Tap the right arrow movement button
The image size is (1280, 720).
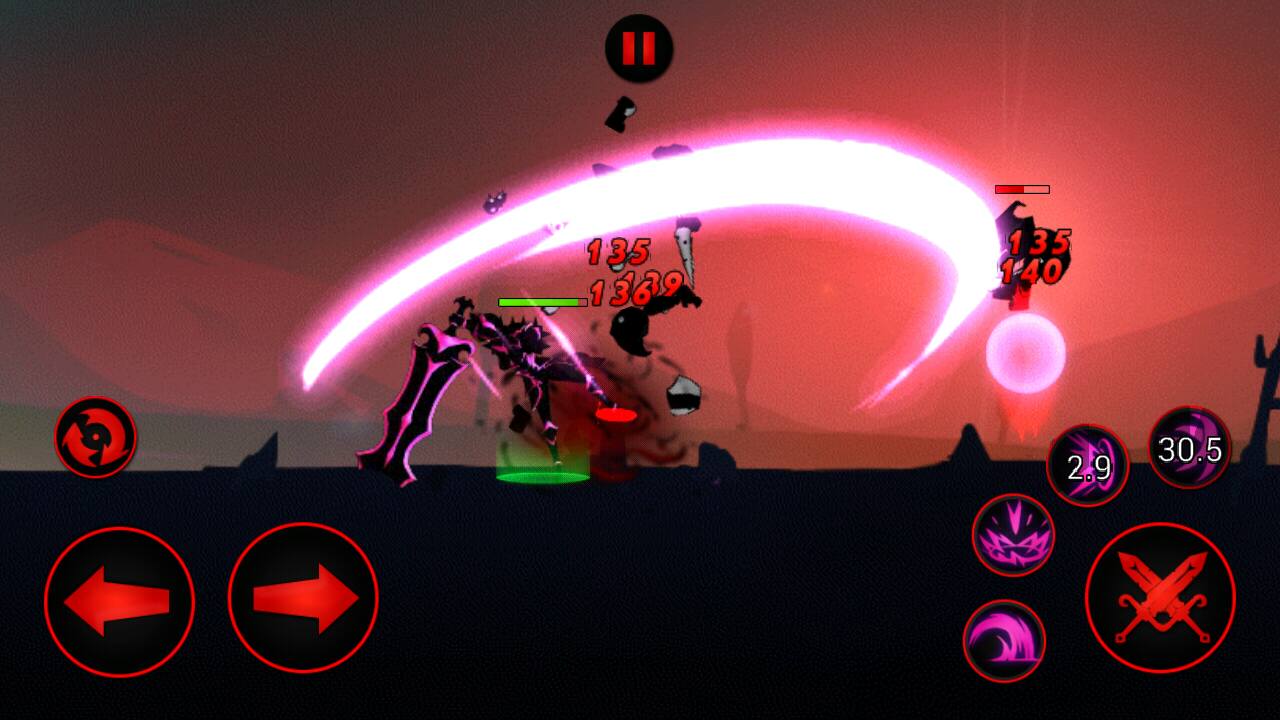tap(303, 599)
